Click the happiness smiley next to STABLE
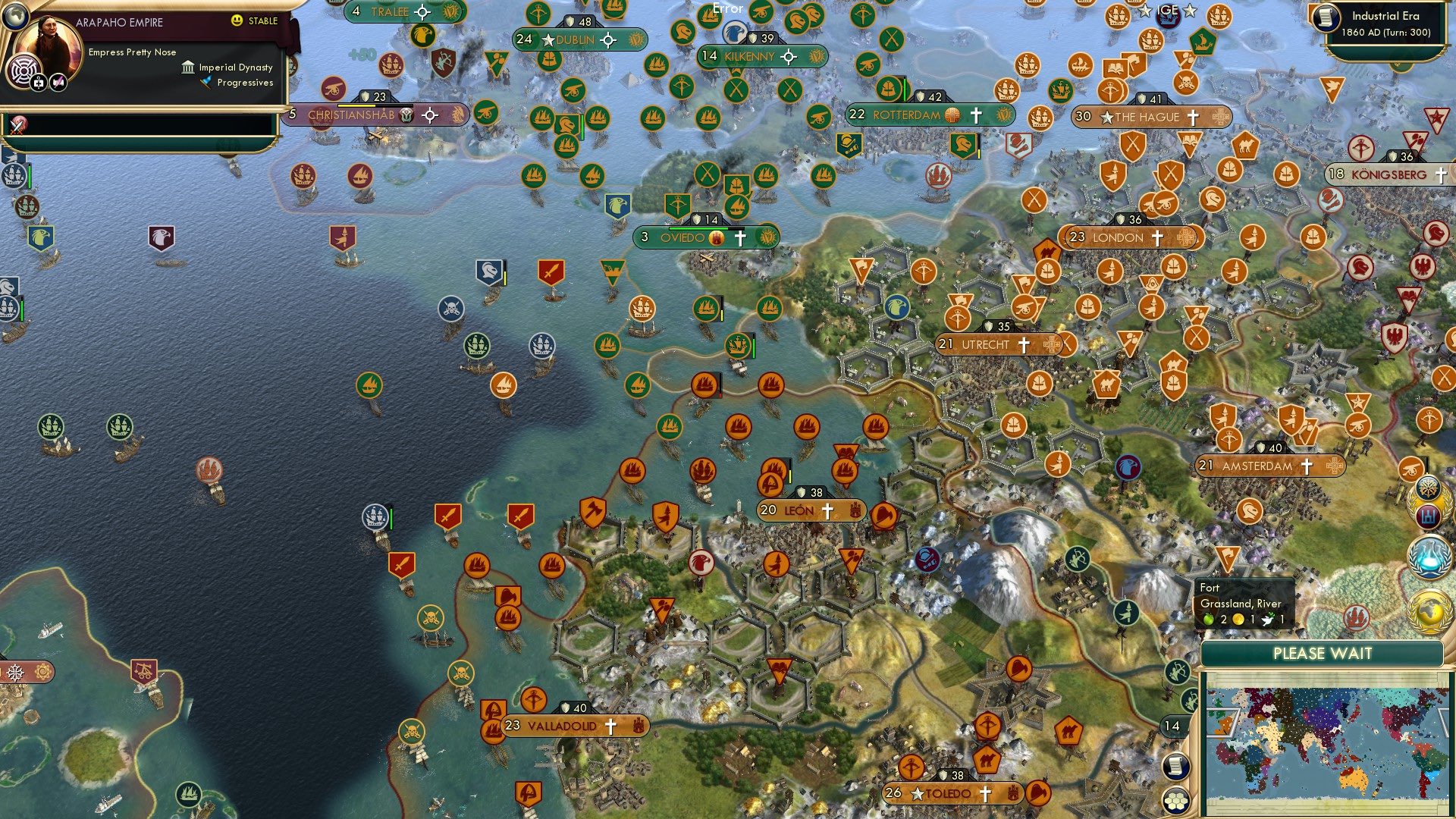The image size is (1456, 819). tap(237, 21)
